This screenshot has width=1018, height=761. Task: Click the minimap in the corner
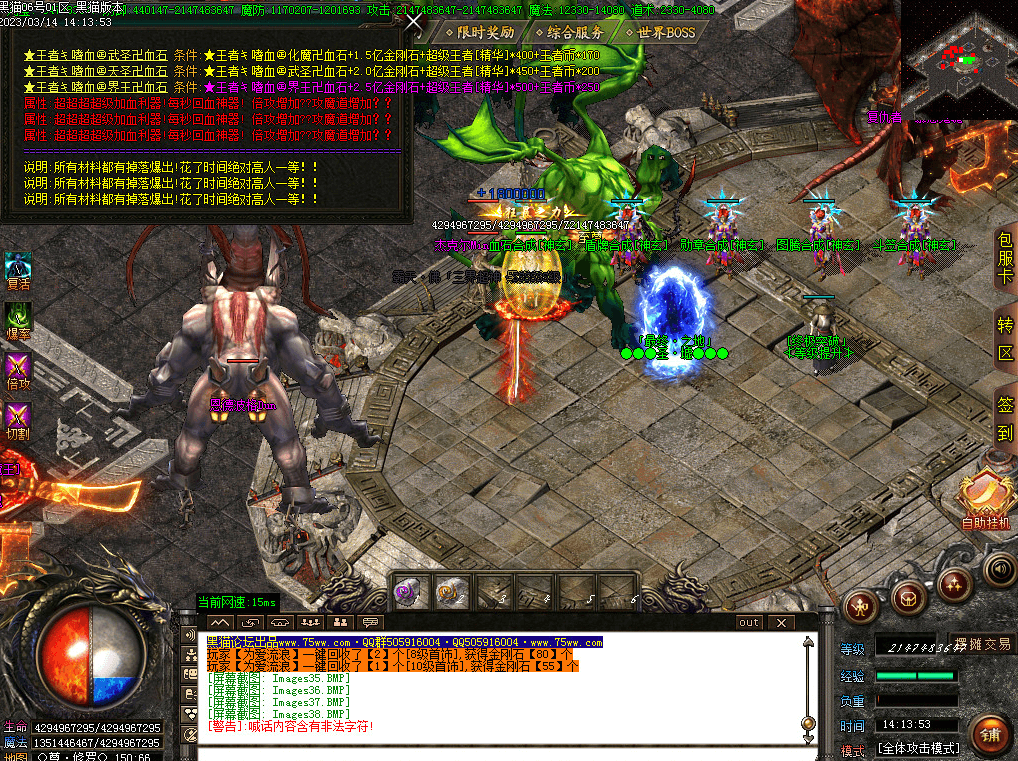(x=958, y=58)
